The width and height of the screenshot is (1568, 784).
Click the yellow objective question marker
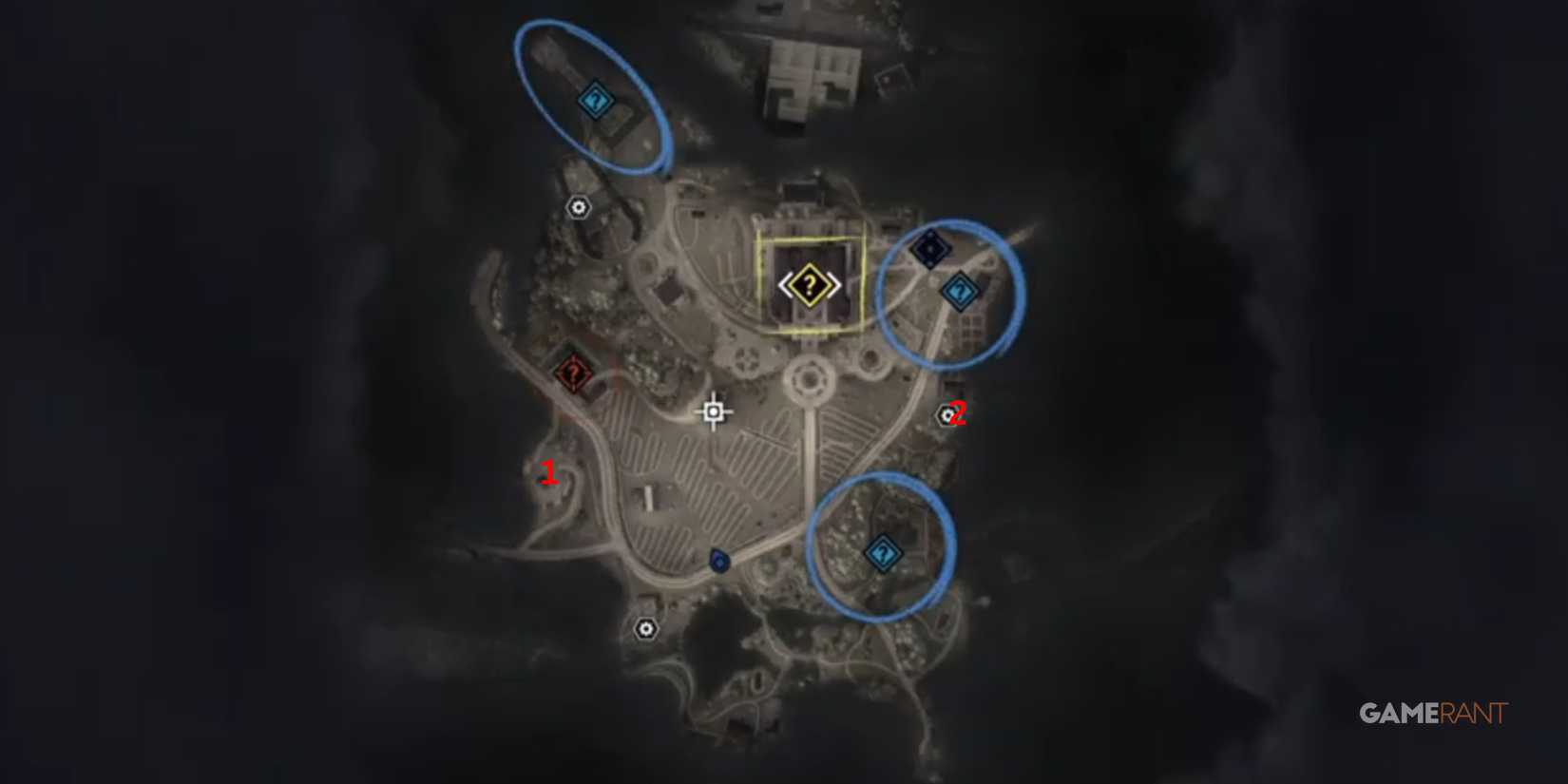point(809,284)
